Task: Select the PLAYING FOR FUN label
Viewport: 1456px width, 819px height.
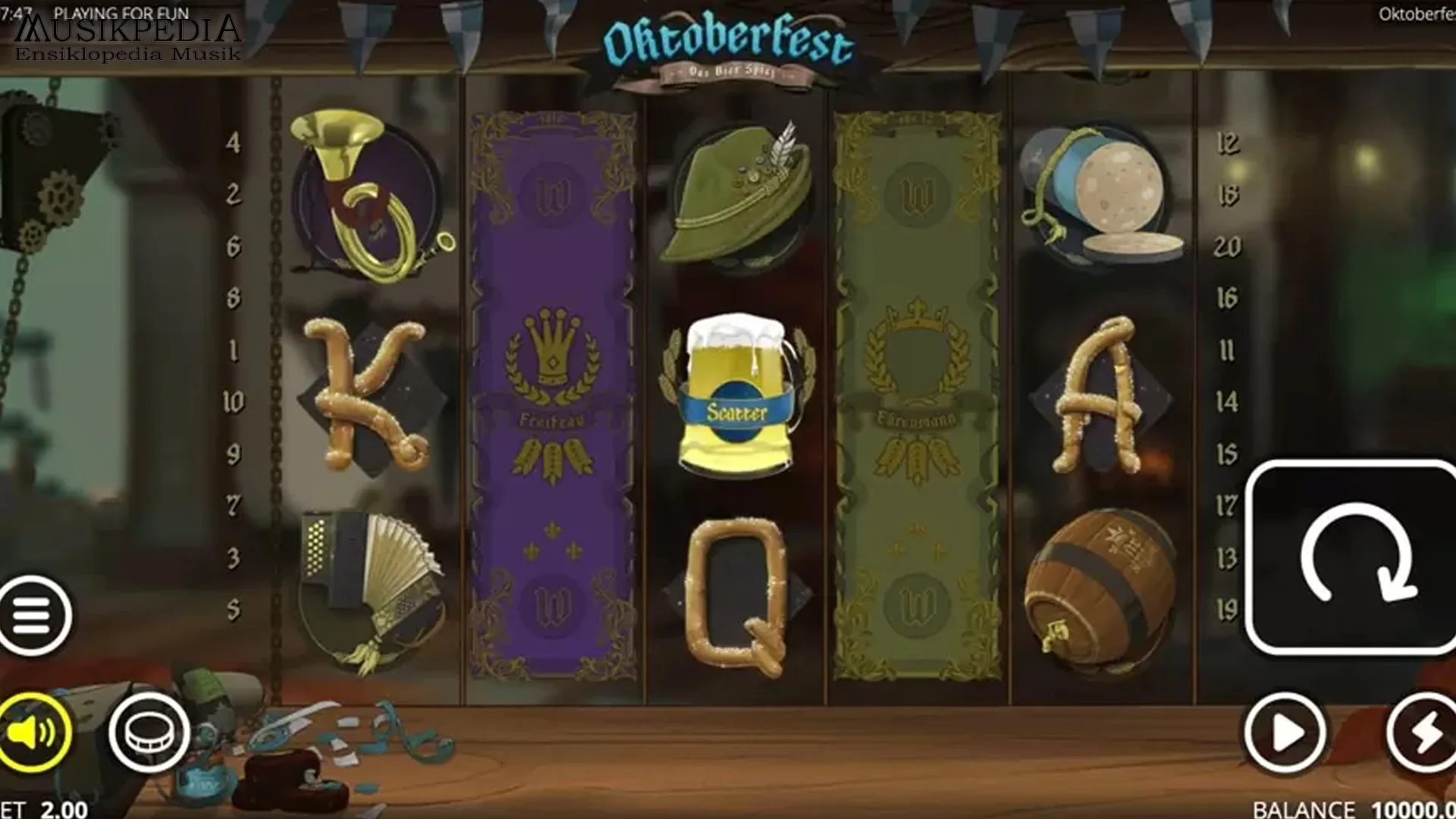Action: tap(121, 14)
